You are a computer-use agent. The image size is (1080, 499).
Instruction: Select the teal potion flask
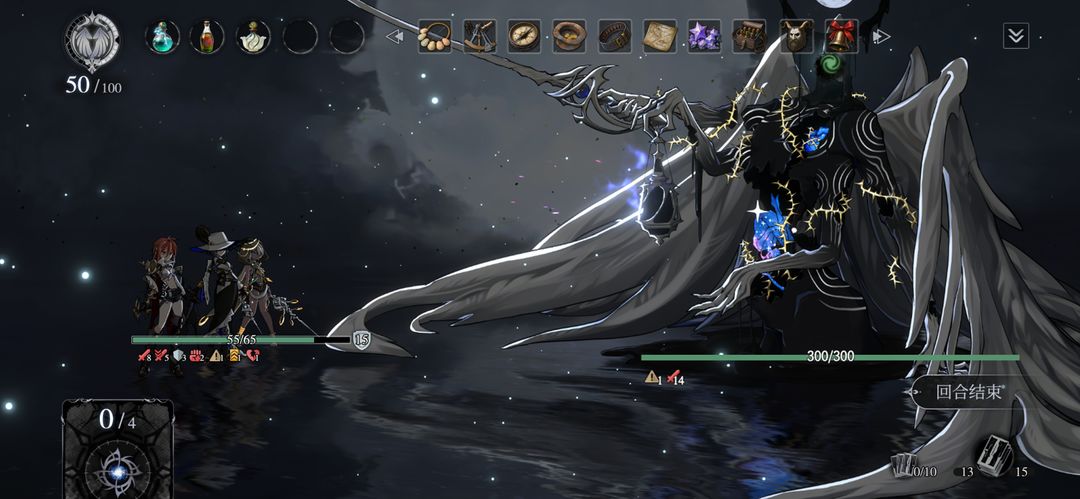pyautogui.click(x=162, y=37)
